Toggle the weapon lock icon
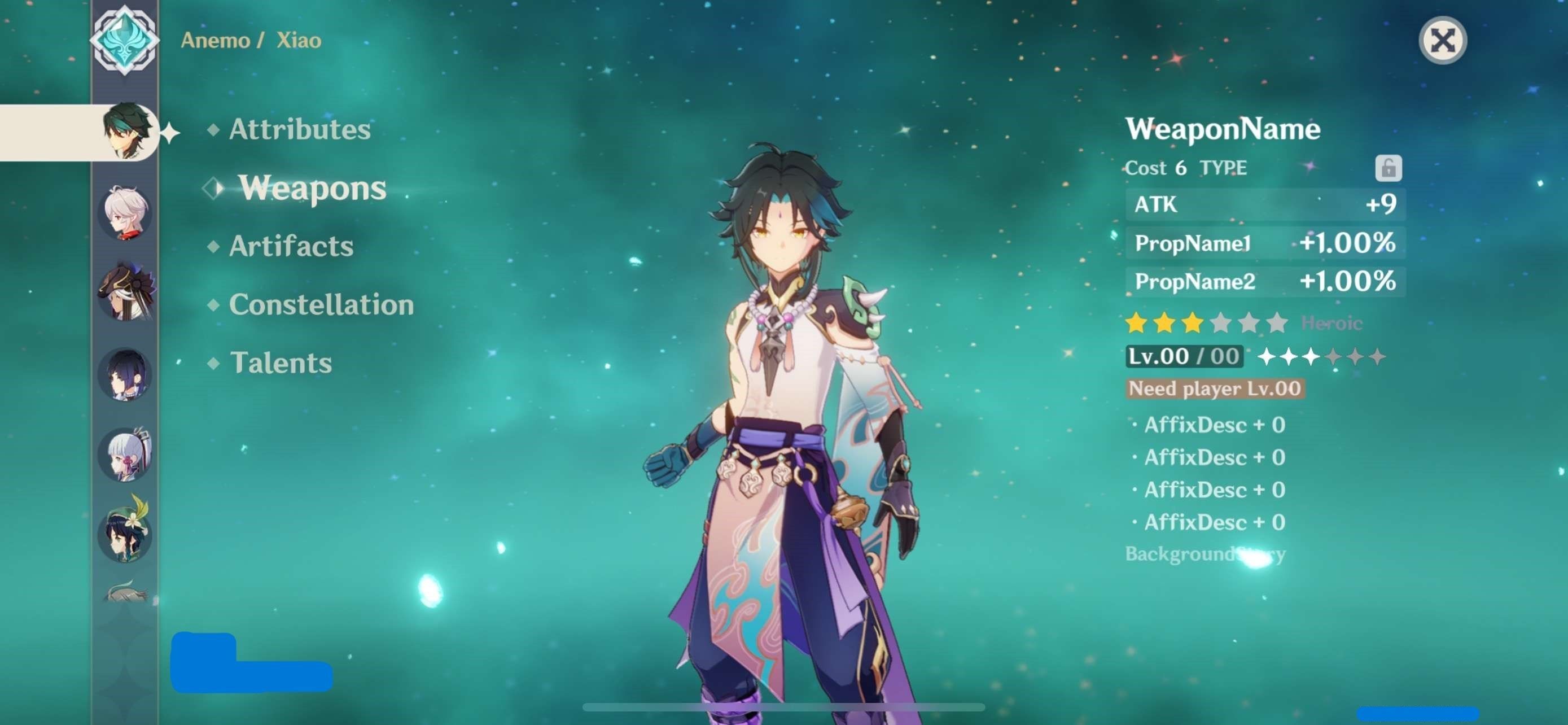 point(1388,168)
